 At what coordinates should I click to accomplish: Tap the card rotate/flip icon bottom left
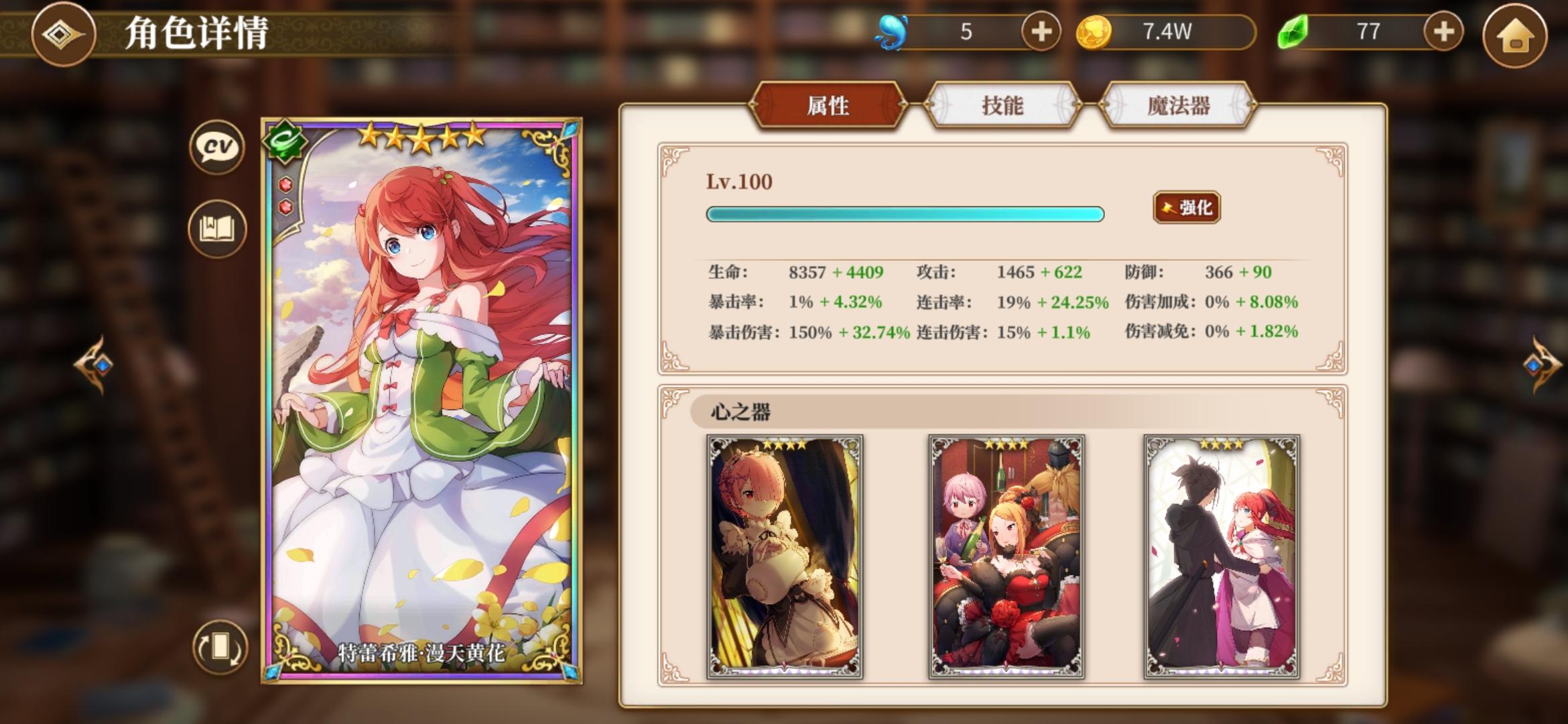(x=221, y=649)
